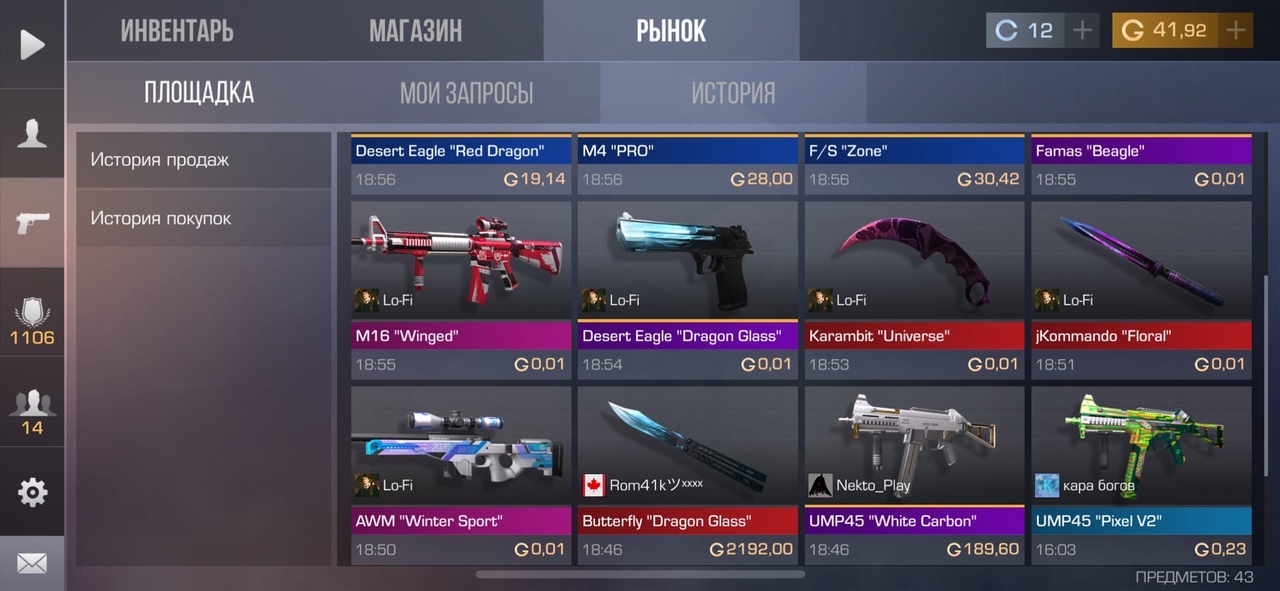Switch to the История sub-tab
Viewport: 1280px width, 591px height.
tap(733, 93)
